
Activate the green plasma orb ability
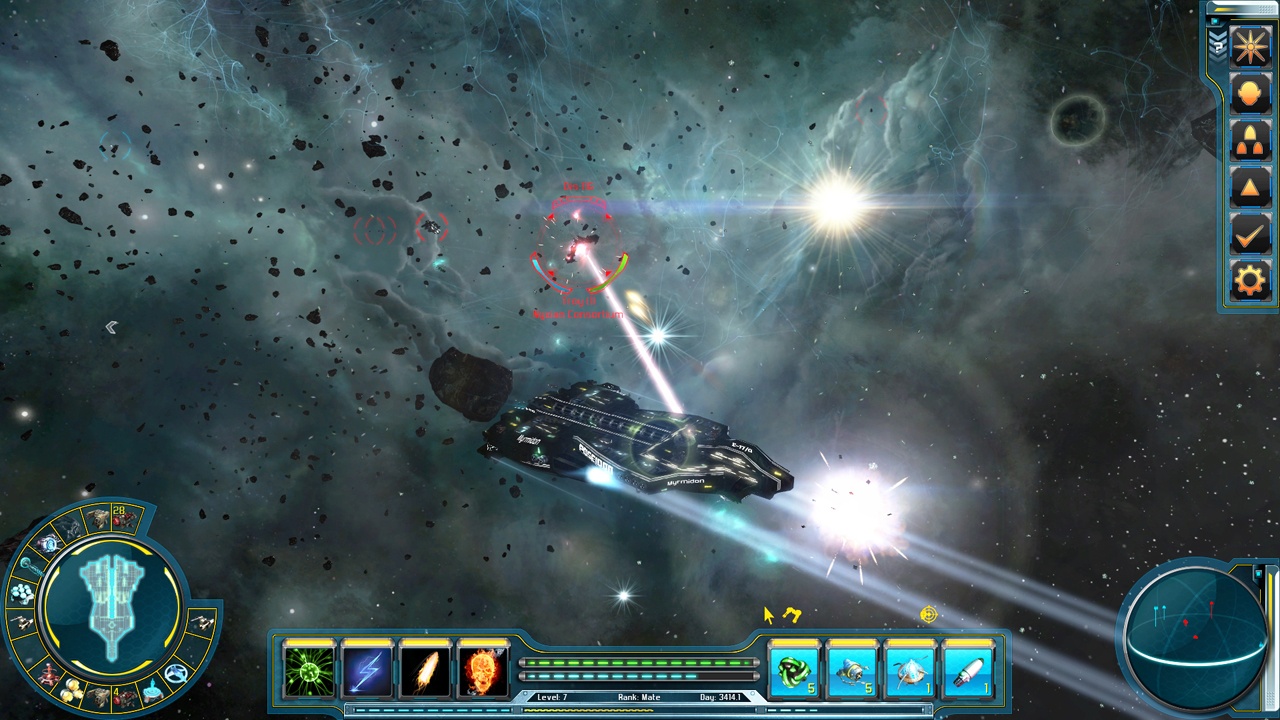pyautogui.click(x=310, y=670)
